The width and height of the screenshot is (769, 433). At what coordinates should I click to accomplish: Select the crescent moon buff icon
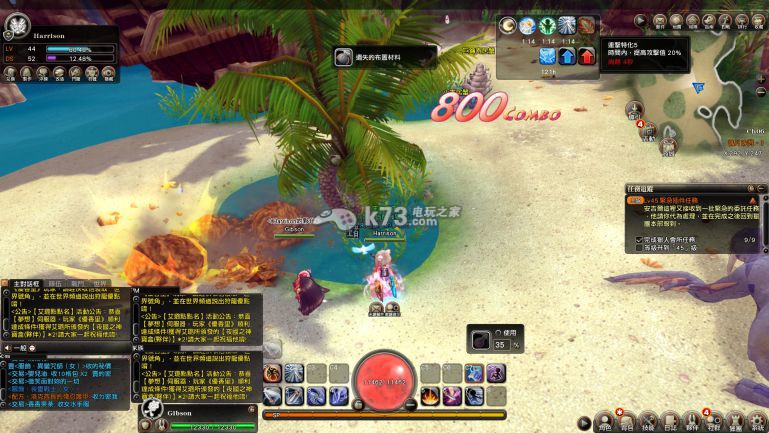[x=510, y=25]
